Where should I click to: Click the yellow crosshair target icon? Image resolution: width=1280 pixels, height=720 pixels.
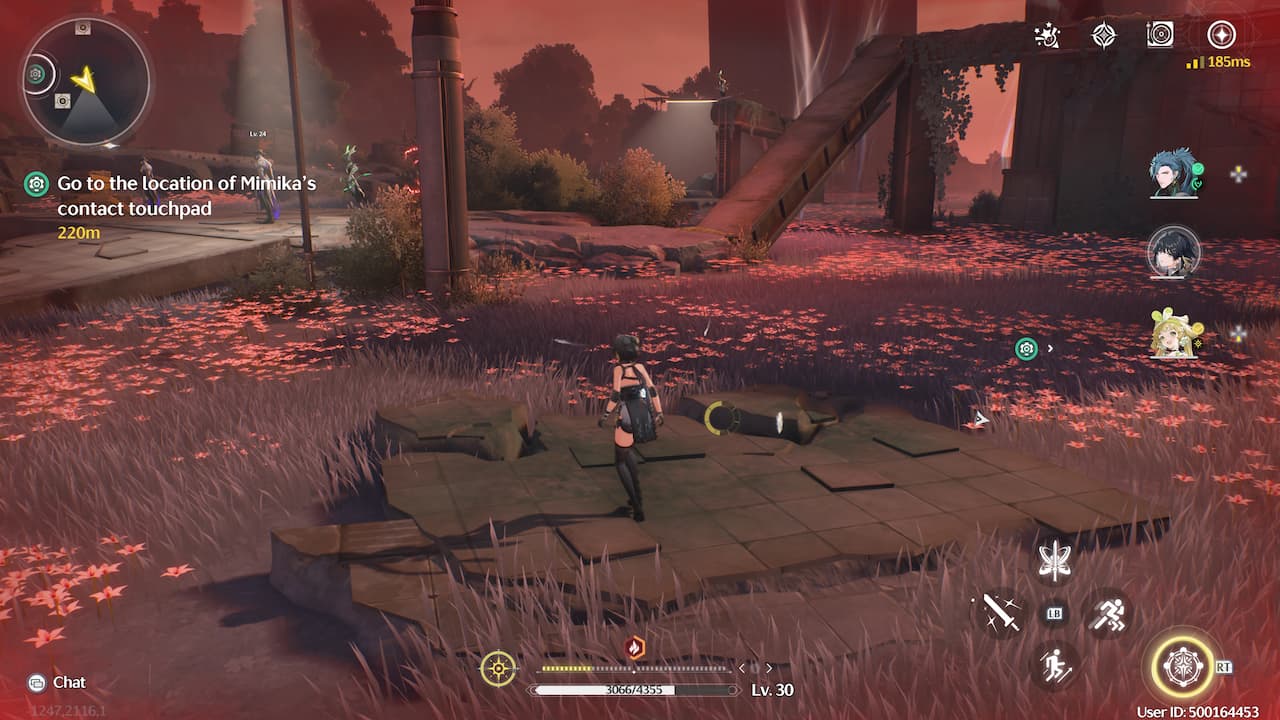pyautogui.click(x=498, y=668)
